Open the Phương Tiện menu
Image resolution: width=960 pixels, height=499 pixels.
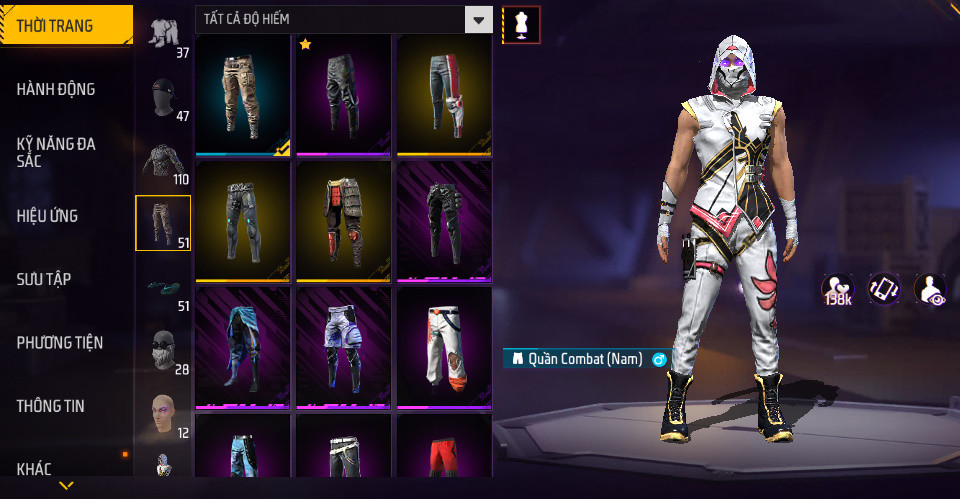tap(58, 343)
